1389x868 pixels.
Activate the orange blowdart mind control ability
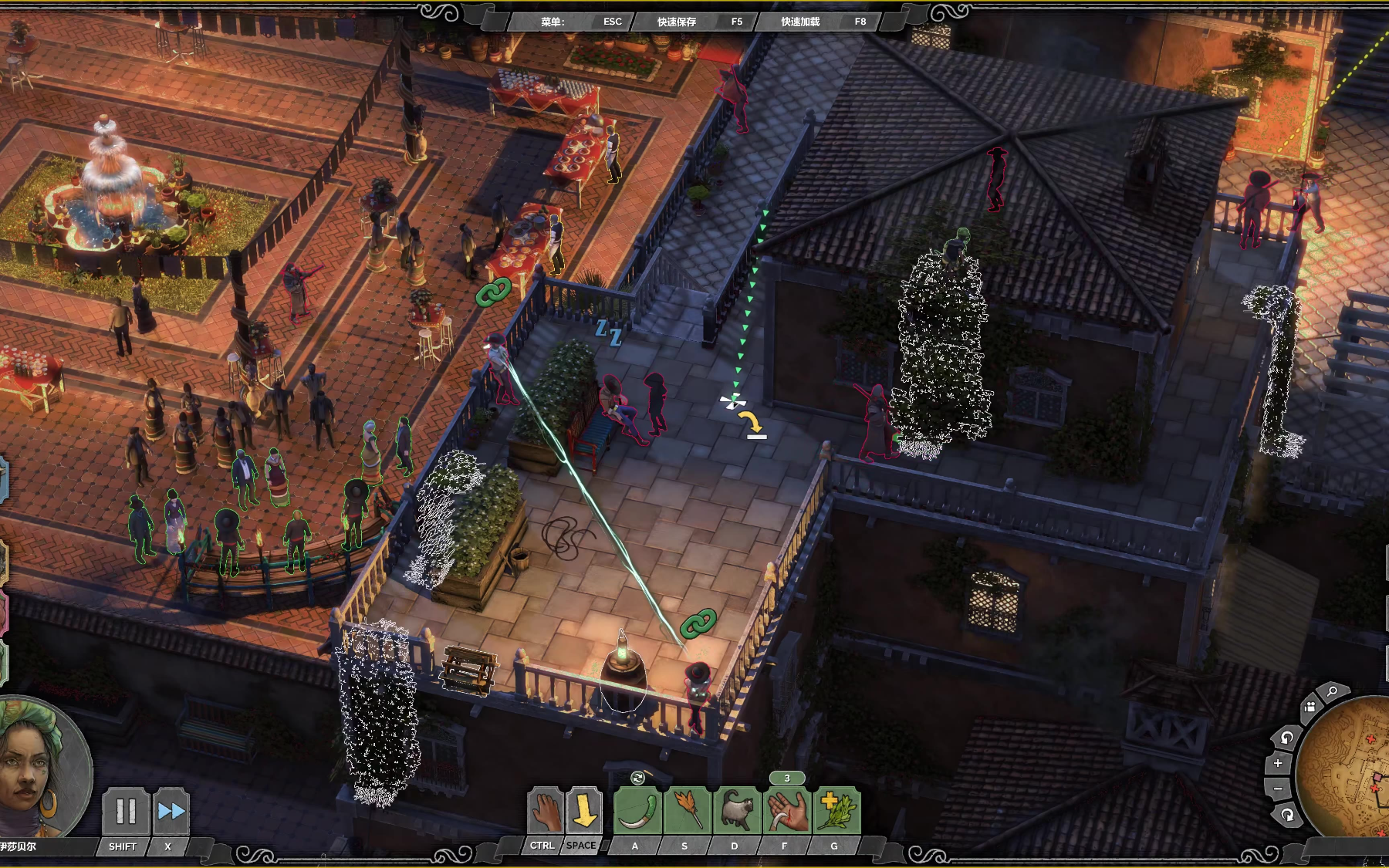687,810
